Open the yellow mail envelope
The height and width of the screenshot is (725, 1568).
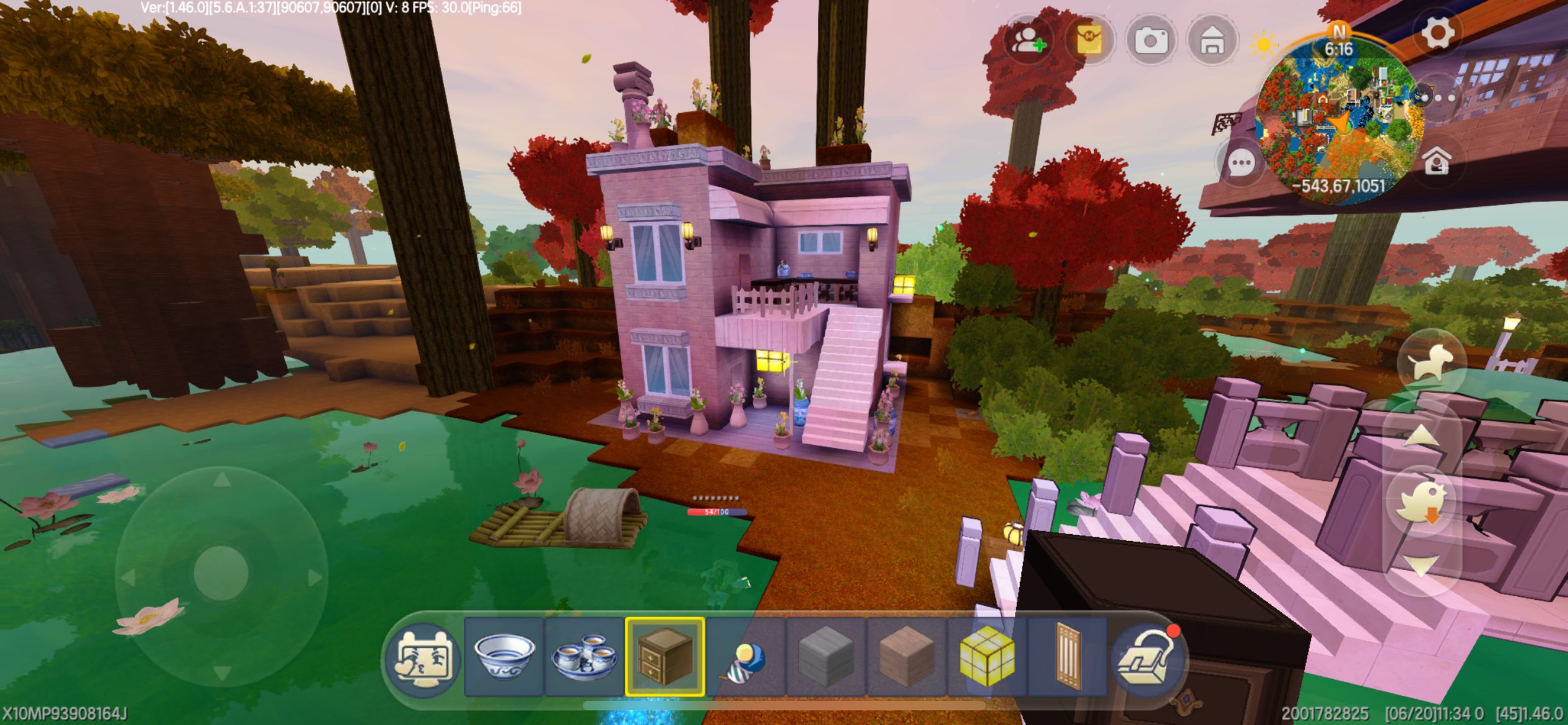click(1089, 41)
